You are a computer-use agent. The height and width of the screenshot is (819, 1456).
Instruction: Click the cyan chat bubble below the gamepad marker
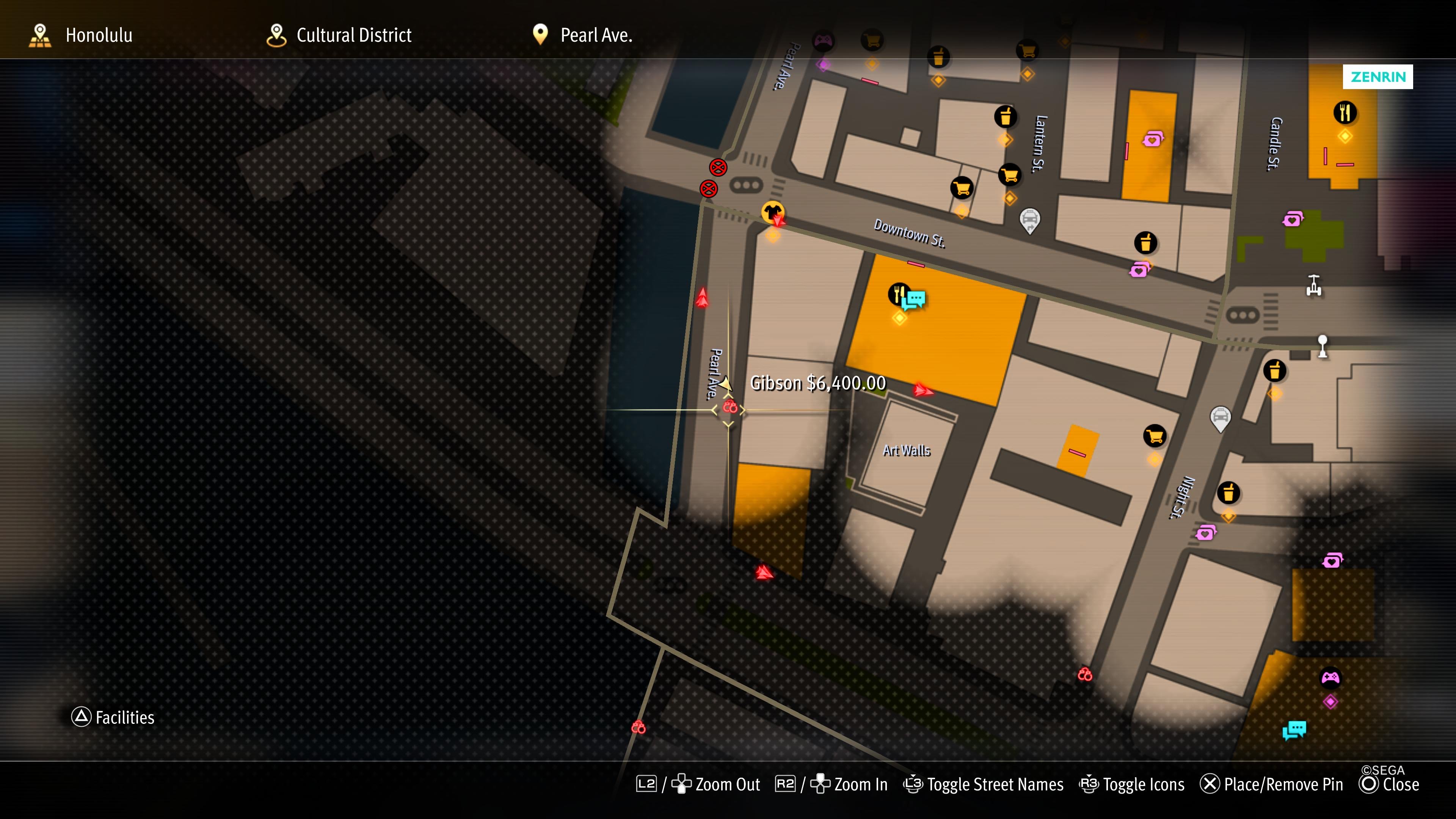(1294, 730)
